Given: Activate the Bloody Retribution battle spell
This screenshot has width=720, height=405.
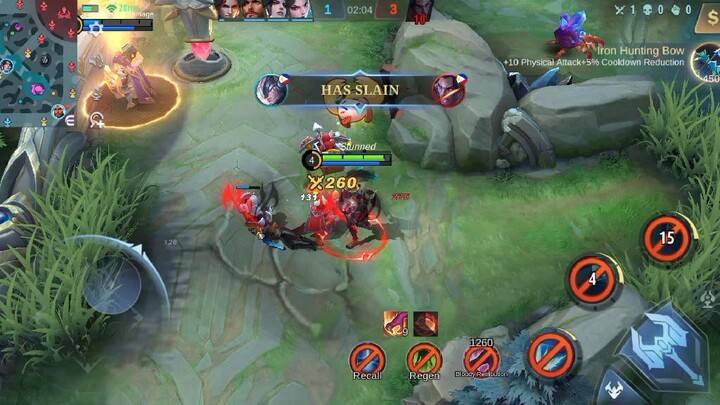Looking at the screenshot, I should [x=481, y=358].
